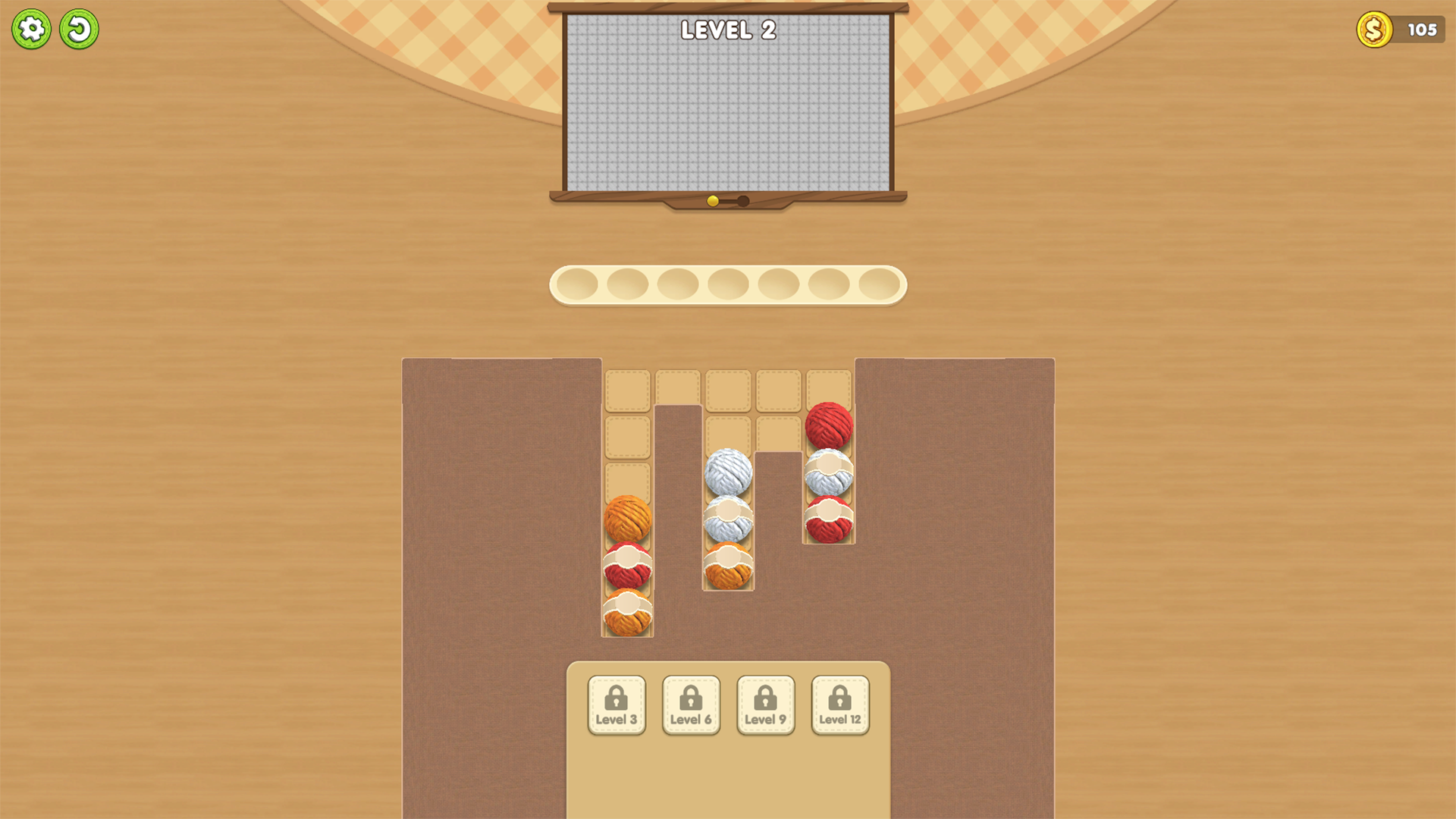Click the lock icon on Level 3
The image size is (1456, 819).
[616, 695]
